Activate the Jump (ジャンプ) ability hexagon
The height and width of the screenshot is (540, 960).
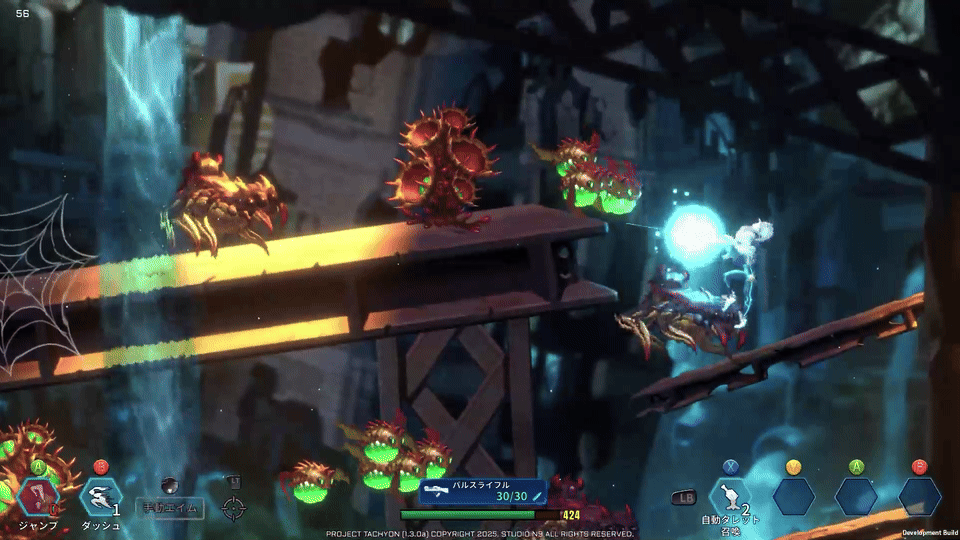[x=39, y=497]
